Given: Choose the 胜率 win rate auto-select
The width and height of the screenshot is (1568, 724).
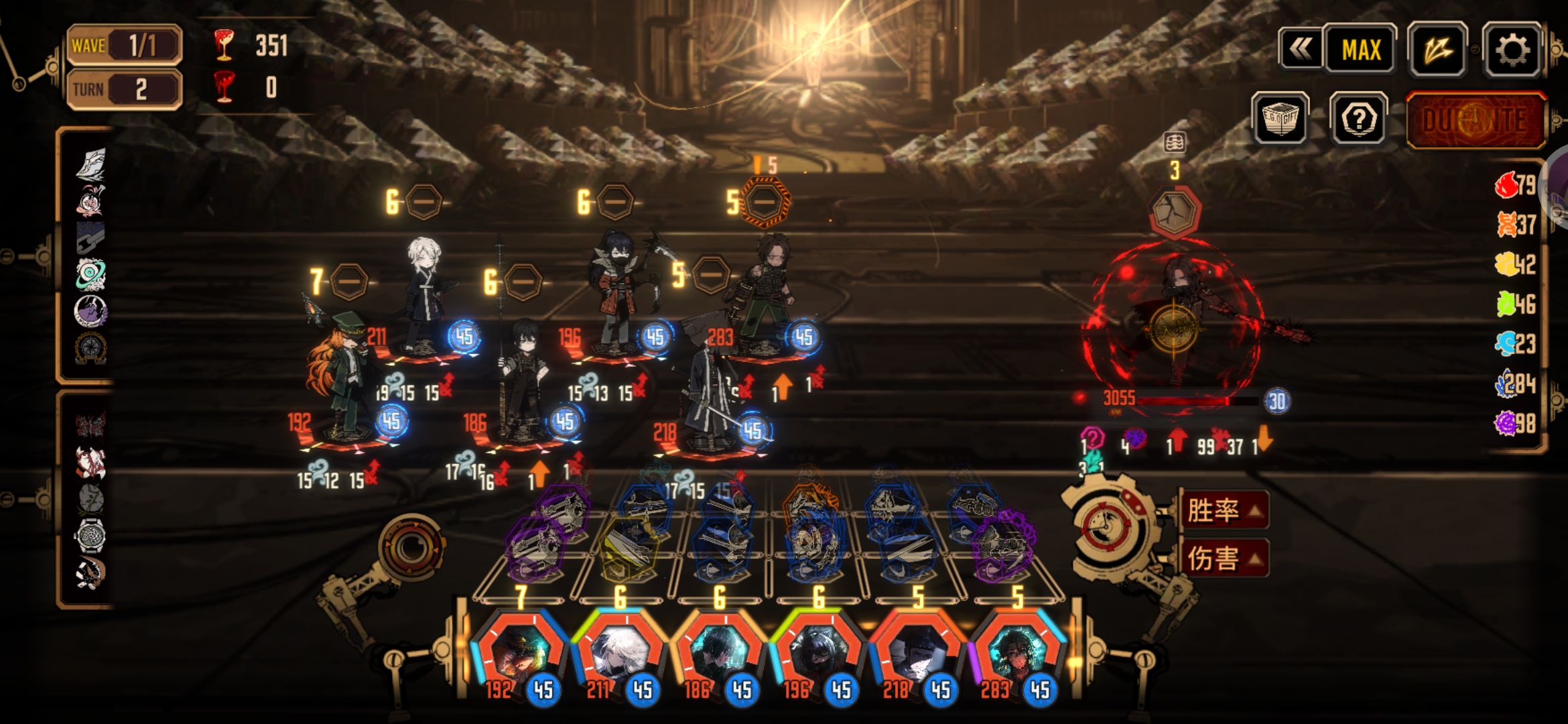Looking at the screenshot, I should pyautogui.click(x=1224, y=511).
